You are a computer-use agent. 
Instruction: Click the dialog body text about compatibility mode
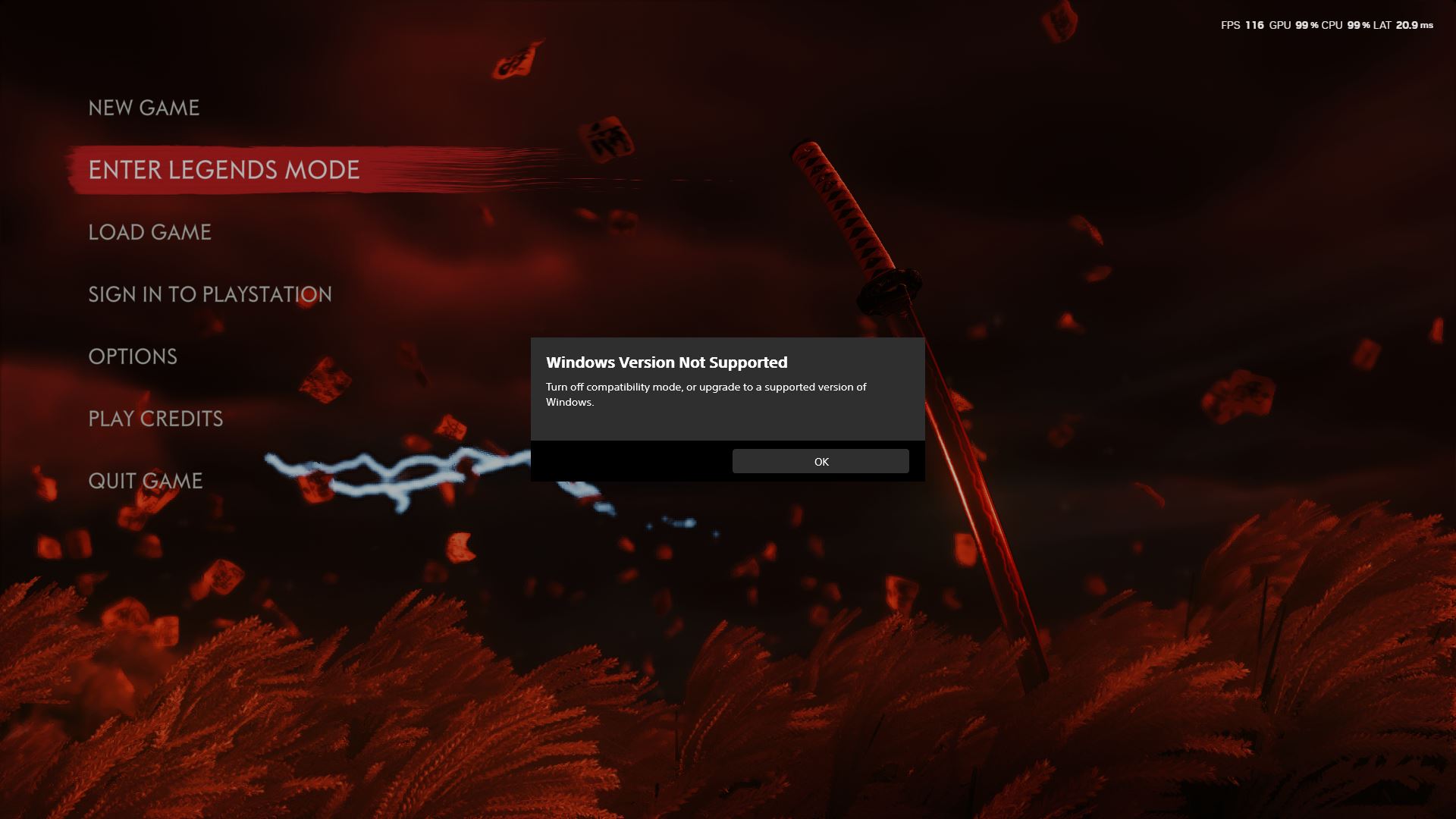pos(705,394)
